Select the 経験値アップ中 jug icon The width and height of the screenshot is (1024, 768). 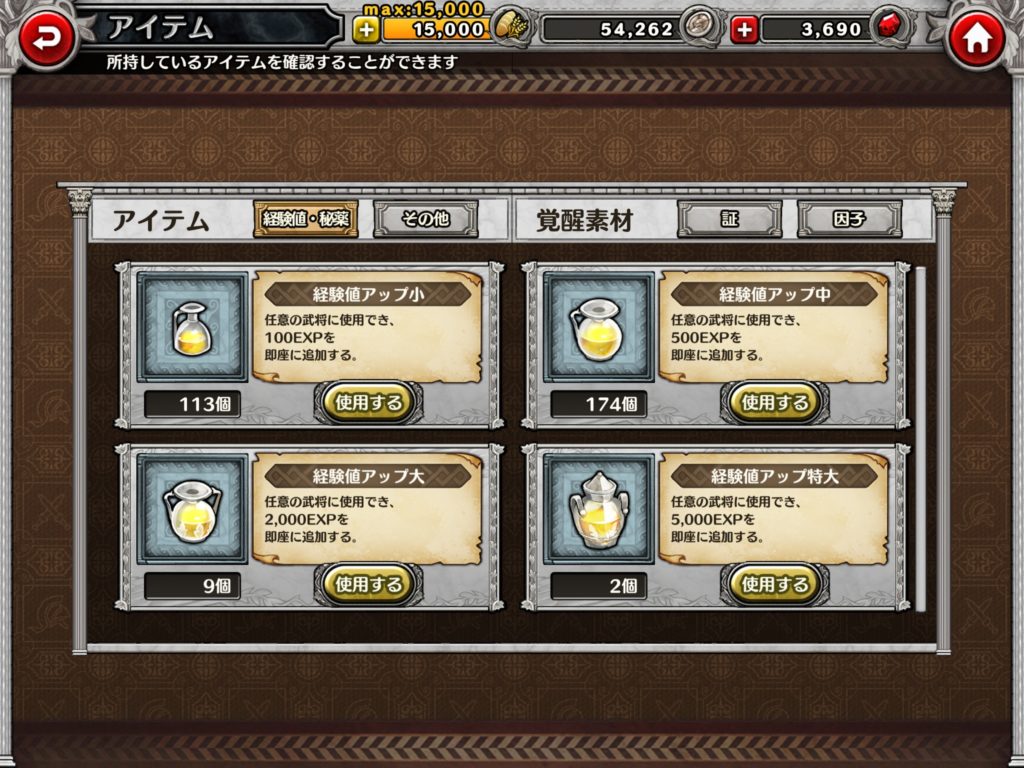tap(598, 327)
